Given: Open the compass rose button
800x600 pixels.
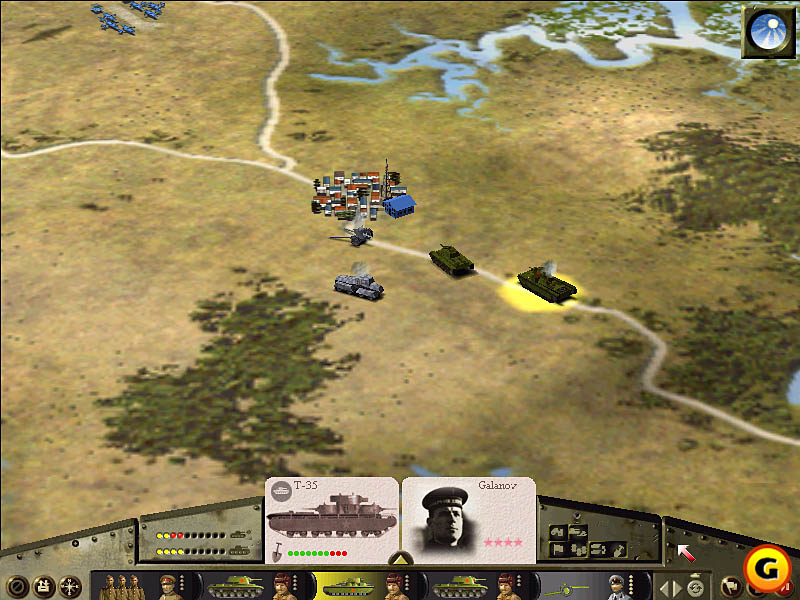Looking at the screenshot, I should pyautogui.click(x=70, y=587).
